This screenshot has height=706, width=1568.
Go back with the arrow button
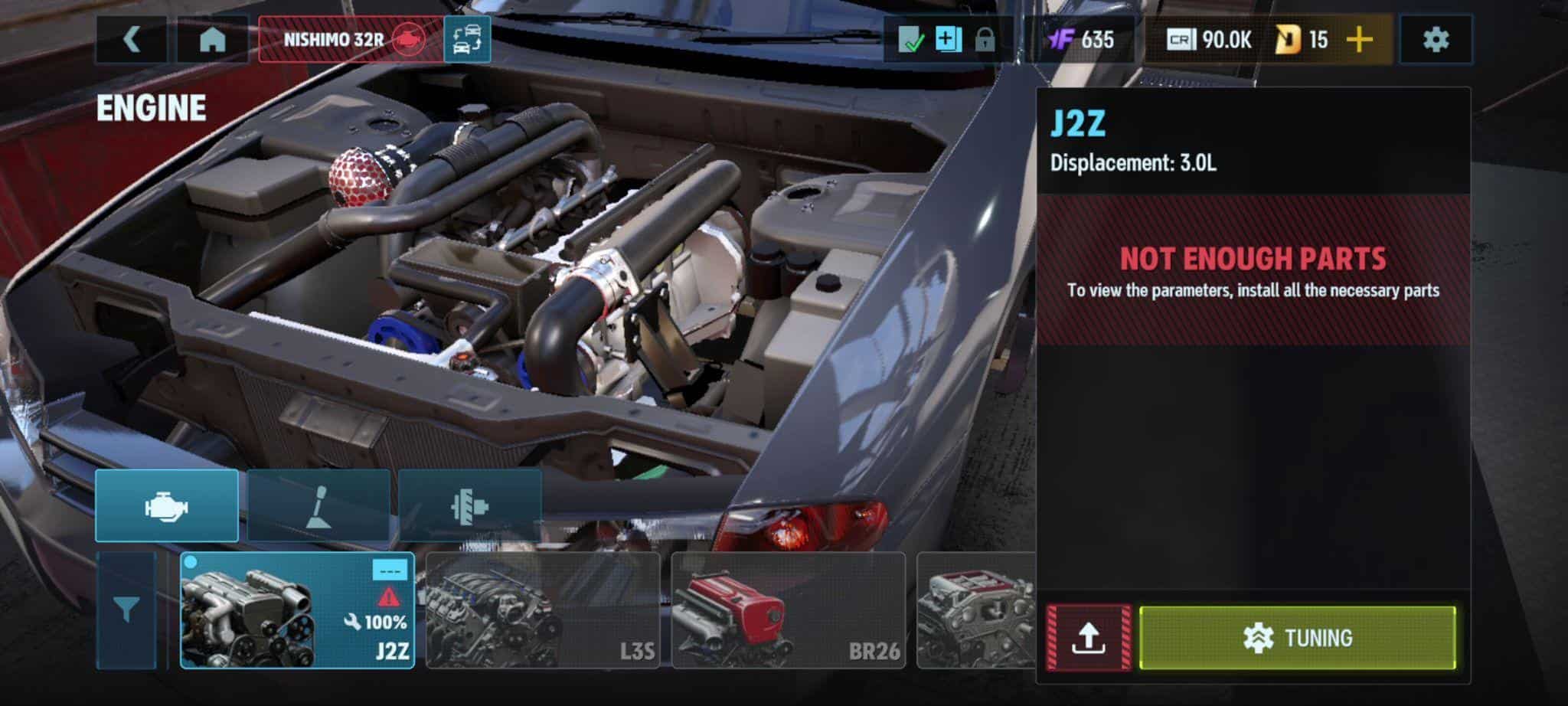pos(131,39)
